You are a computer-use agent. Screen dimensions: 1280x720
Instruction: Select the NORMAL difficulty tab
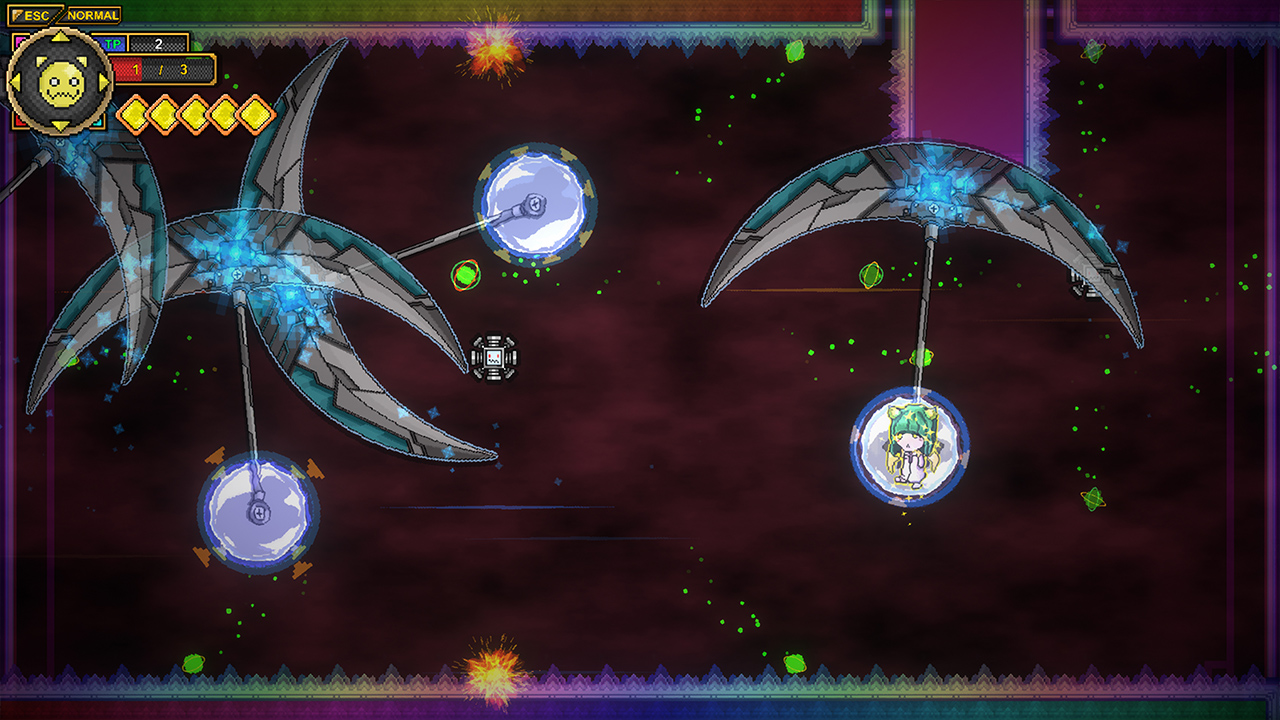click(x=92, y=14)
